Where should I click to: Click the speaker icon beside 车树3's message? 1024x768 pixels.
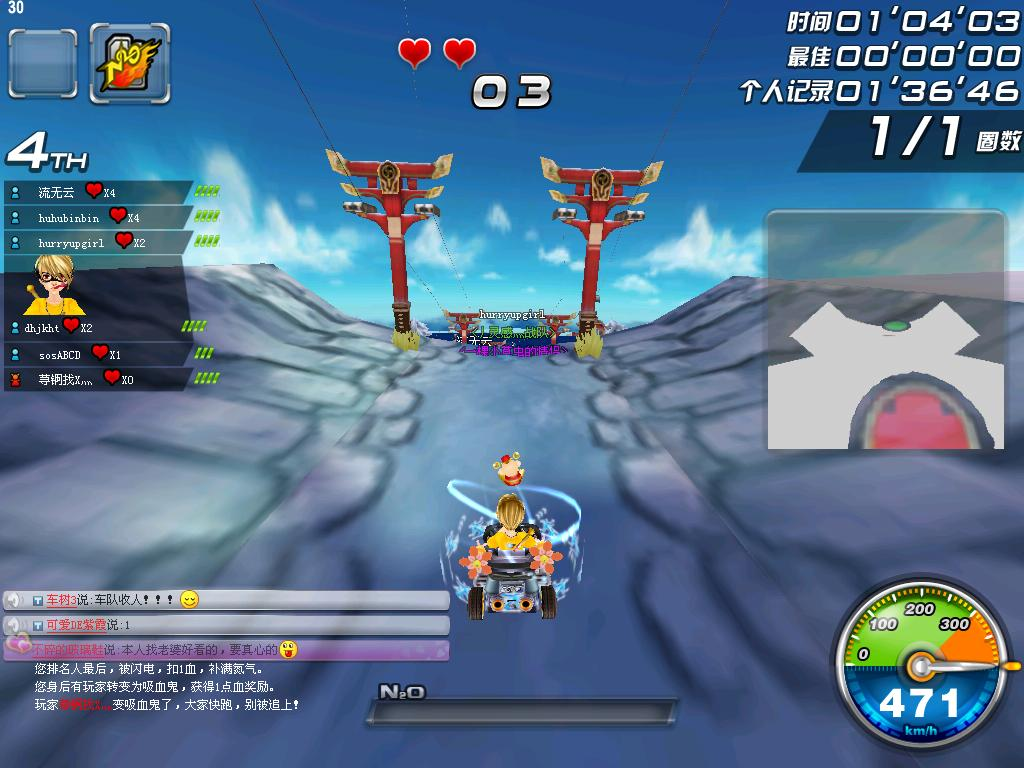pyautogui.click(x=14, y=600)
